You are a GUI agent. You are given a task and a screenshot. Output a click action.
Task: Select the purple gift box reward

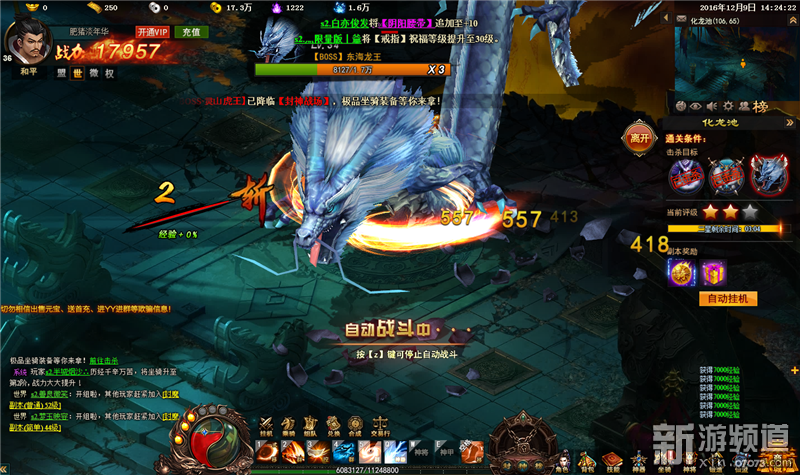(713, 271)
